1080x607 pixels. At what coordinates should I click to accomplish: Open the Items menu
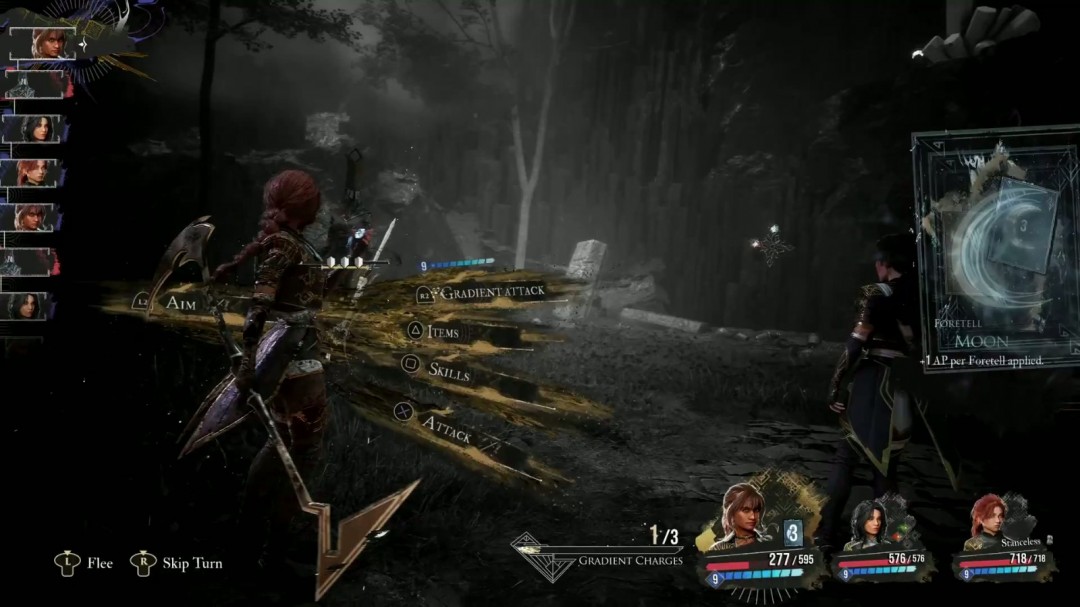point(443,331)
